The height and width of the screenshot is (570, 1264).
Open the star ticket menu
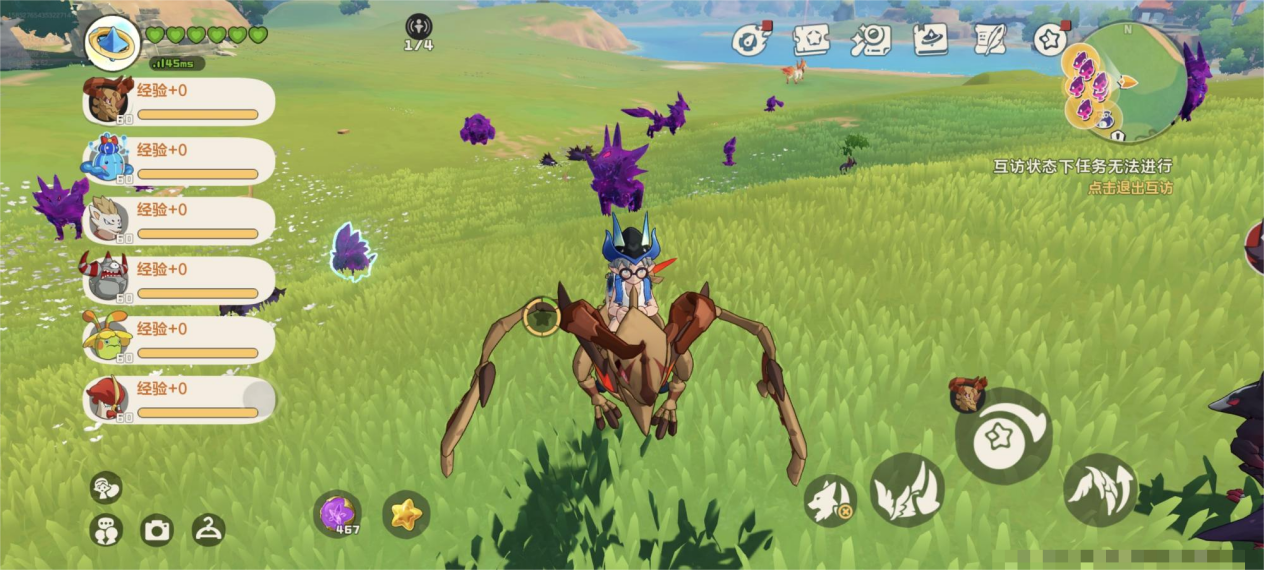[811, 40]
